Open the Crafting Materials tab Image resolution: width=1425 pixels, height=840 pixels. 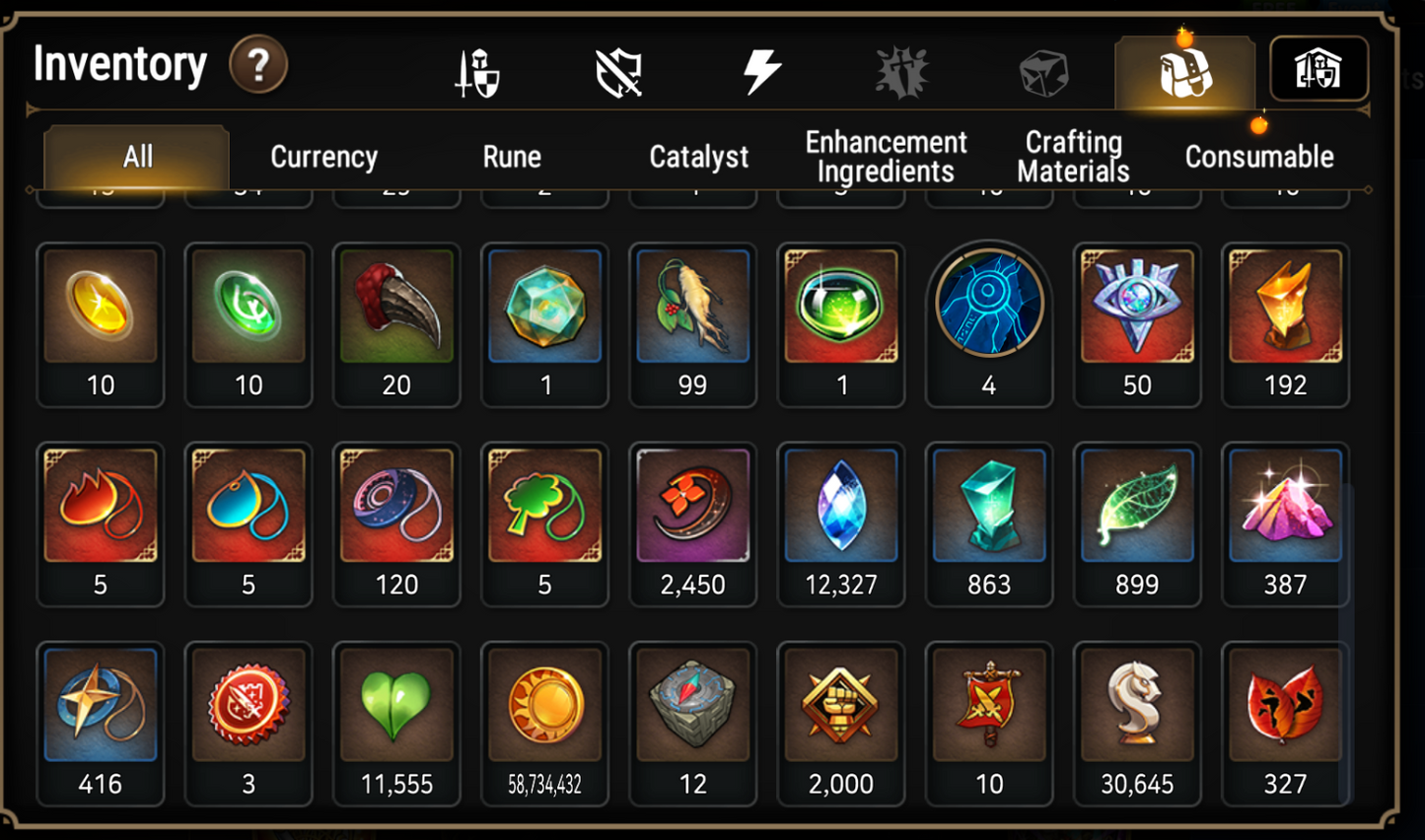tap(1072, 156)
